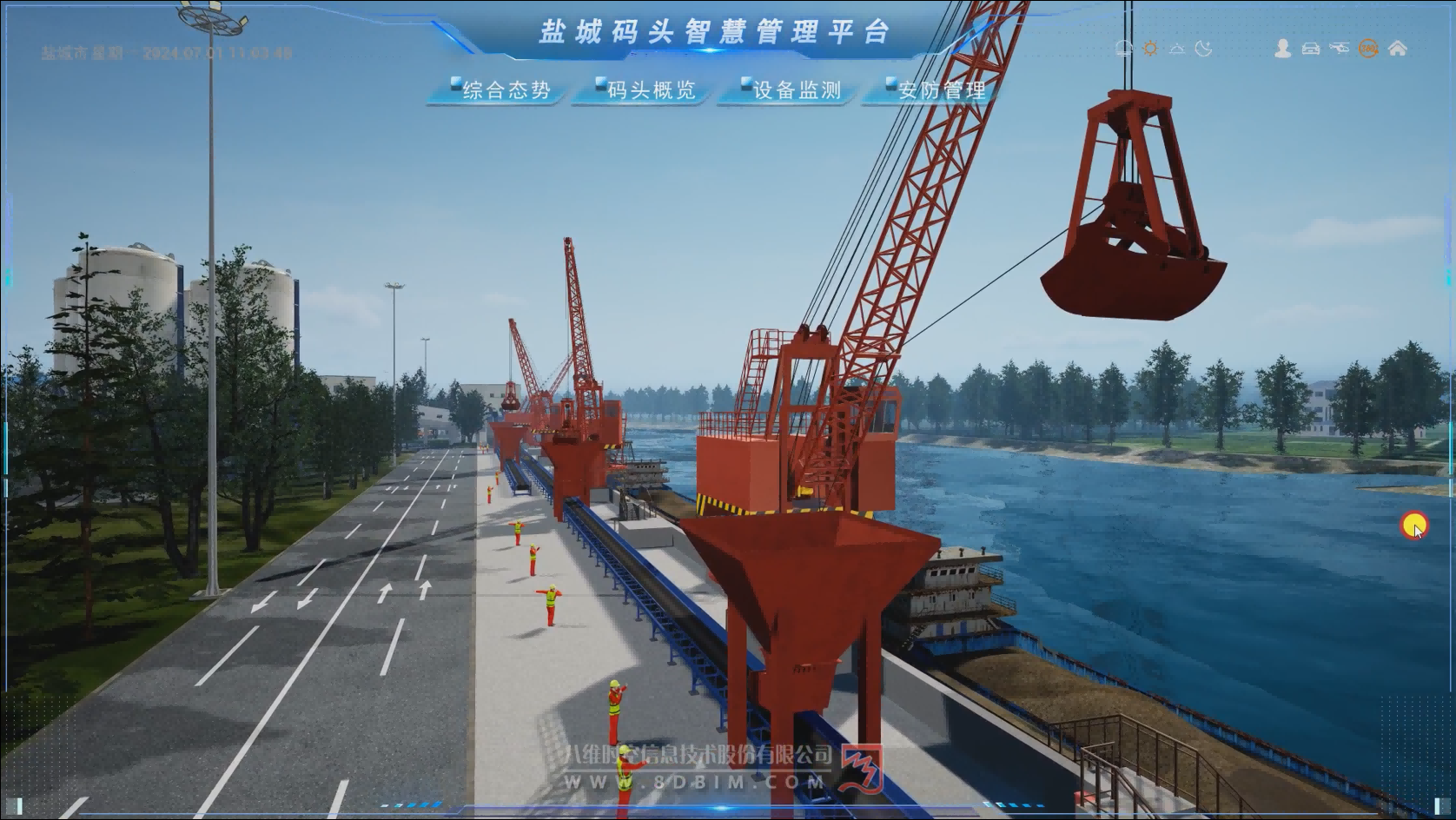The image size is (1456, 820).
Task: Switch to the sunset lighting icon
Action: tap(1177, 49)
